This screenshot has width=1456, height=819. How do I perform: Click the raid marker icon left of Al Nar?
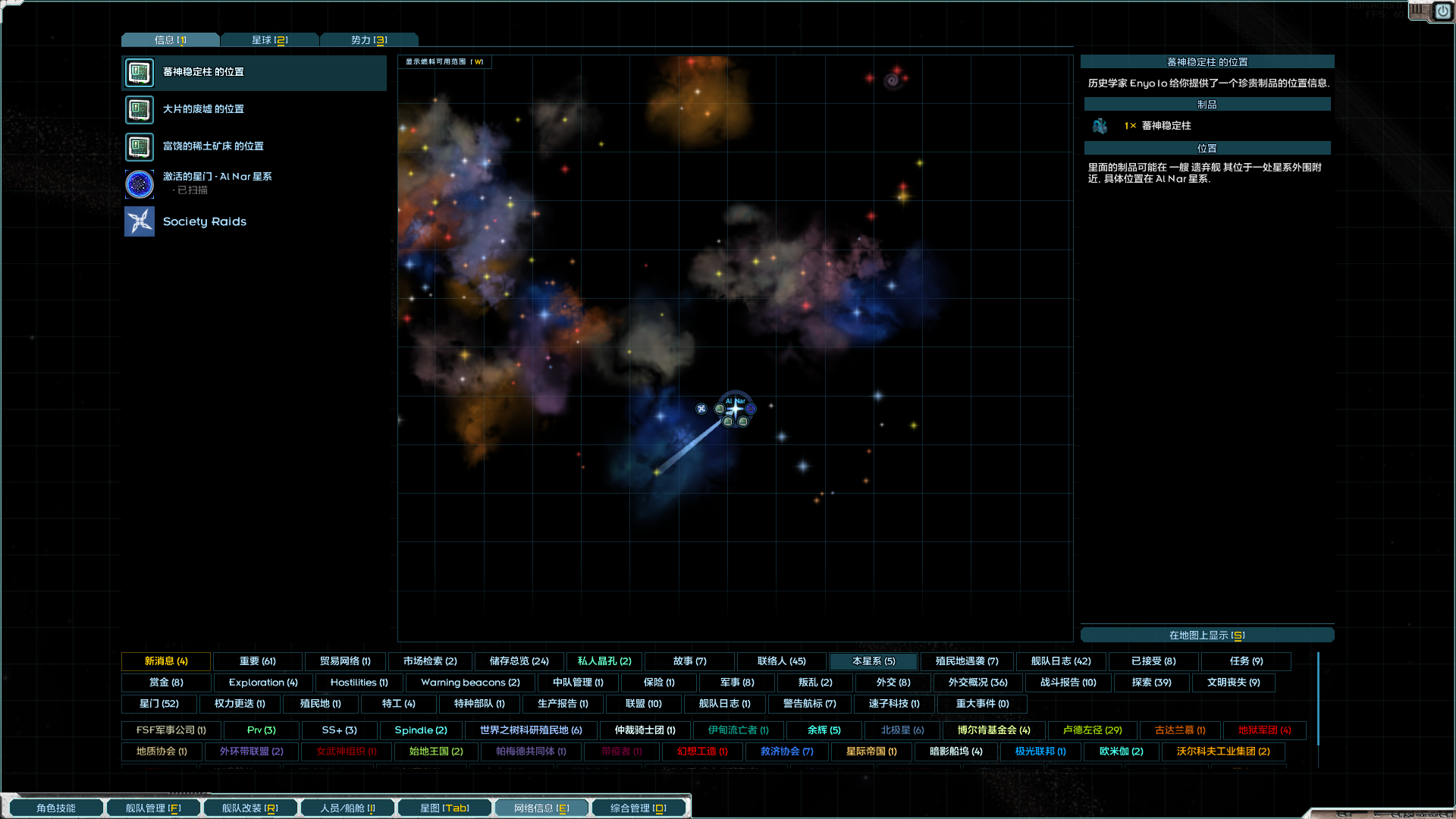coord(701,409)
